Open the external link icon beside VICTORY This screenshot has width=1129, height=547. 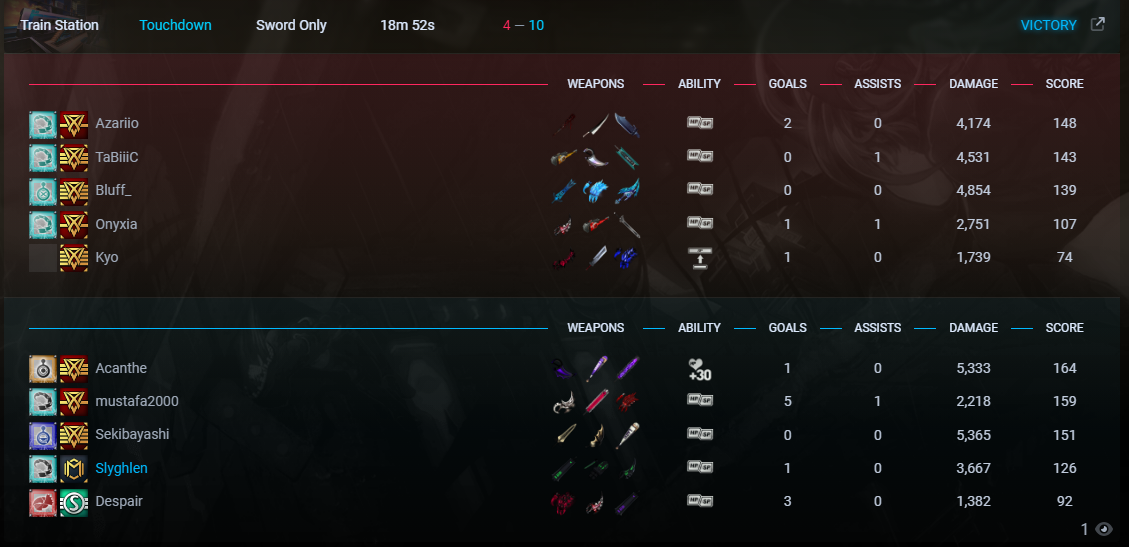(1097, 25)
